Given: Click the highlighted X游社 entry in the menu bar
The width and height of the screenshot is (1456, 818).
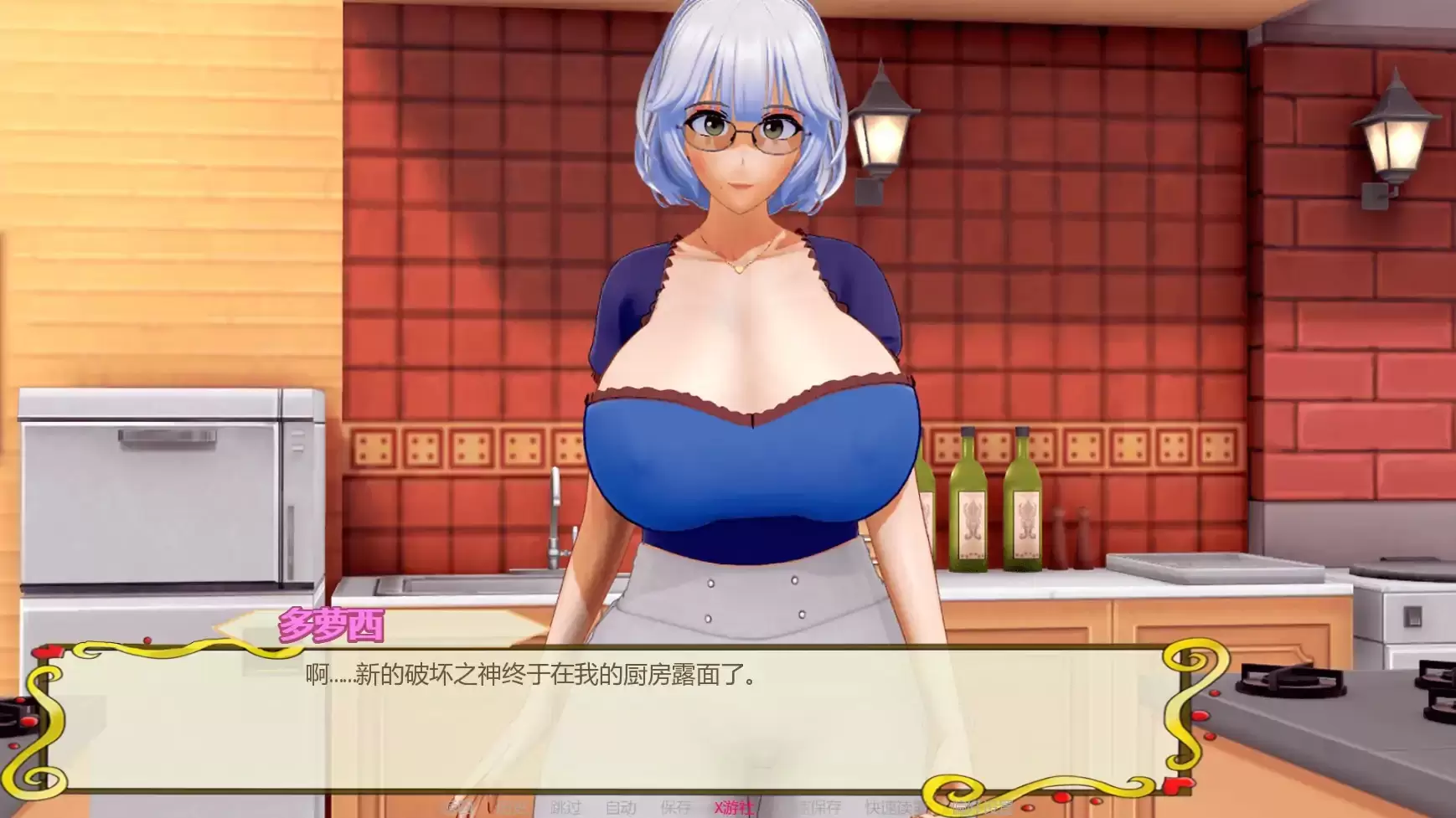Looking at the screenshot, I should pos(732,808).
